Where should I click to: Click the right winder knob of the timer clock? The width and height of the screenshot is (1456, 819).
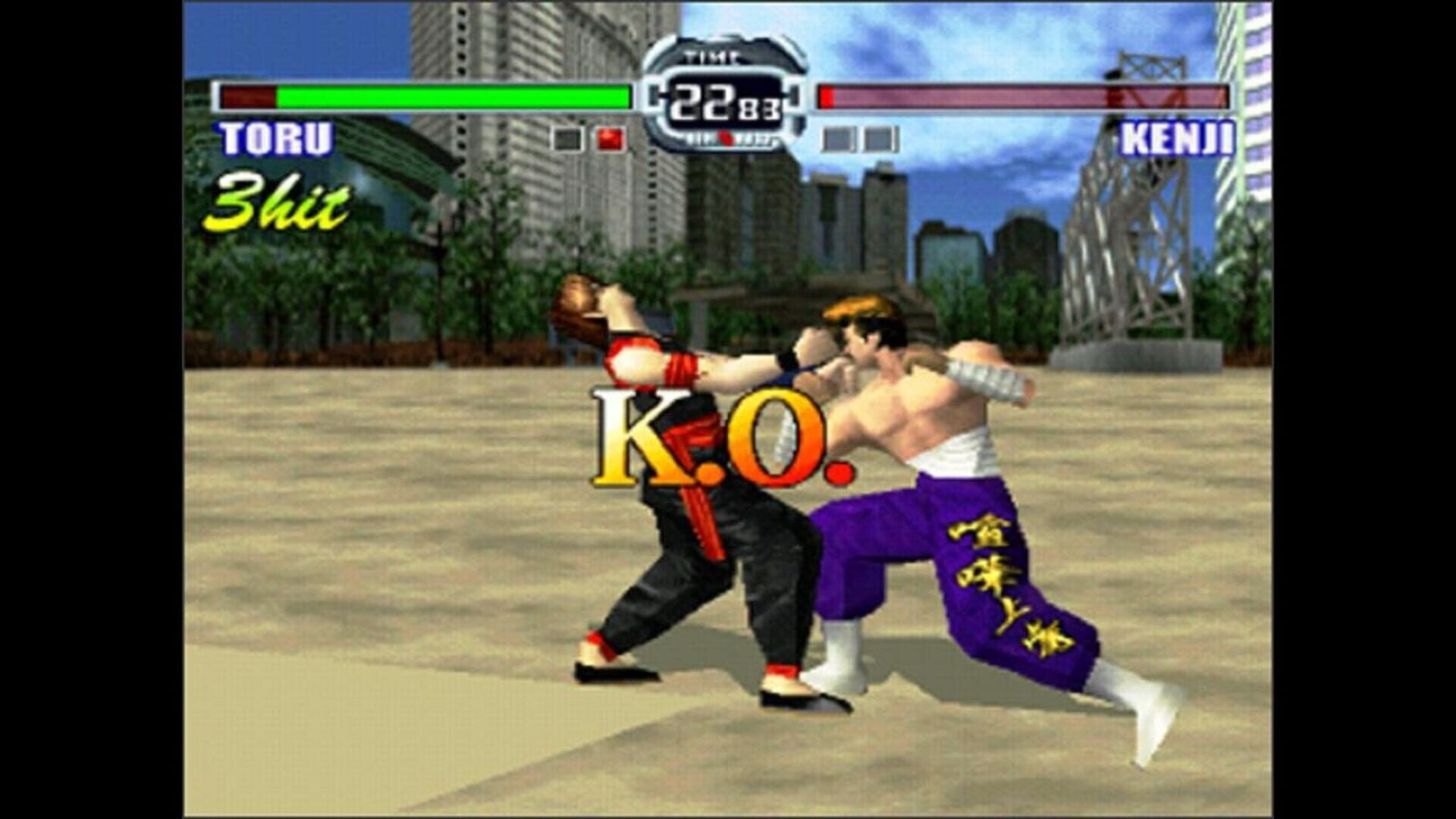pyautogui.click(x=794, y=94)
